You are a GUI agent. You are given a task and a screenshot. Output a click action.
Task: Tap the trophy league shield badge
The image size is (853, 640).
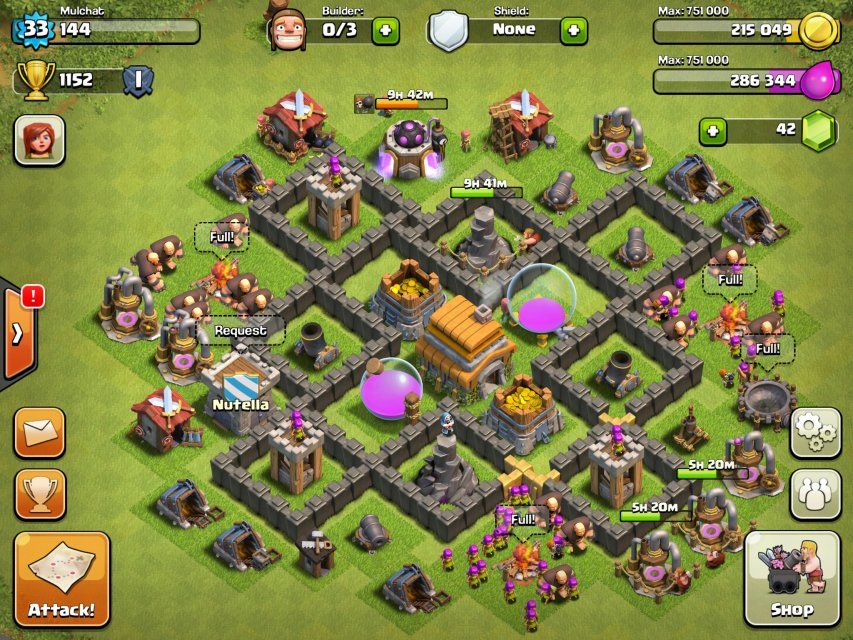(x=137, y=80)
